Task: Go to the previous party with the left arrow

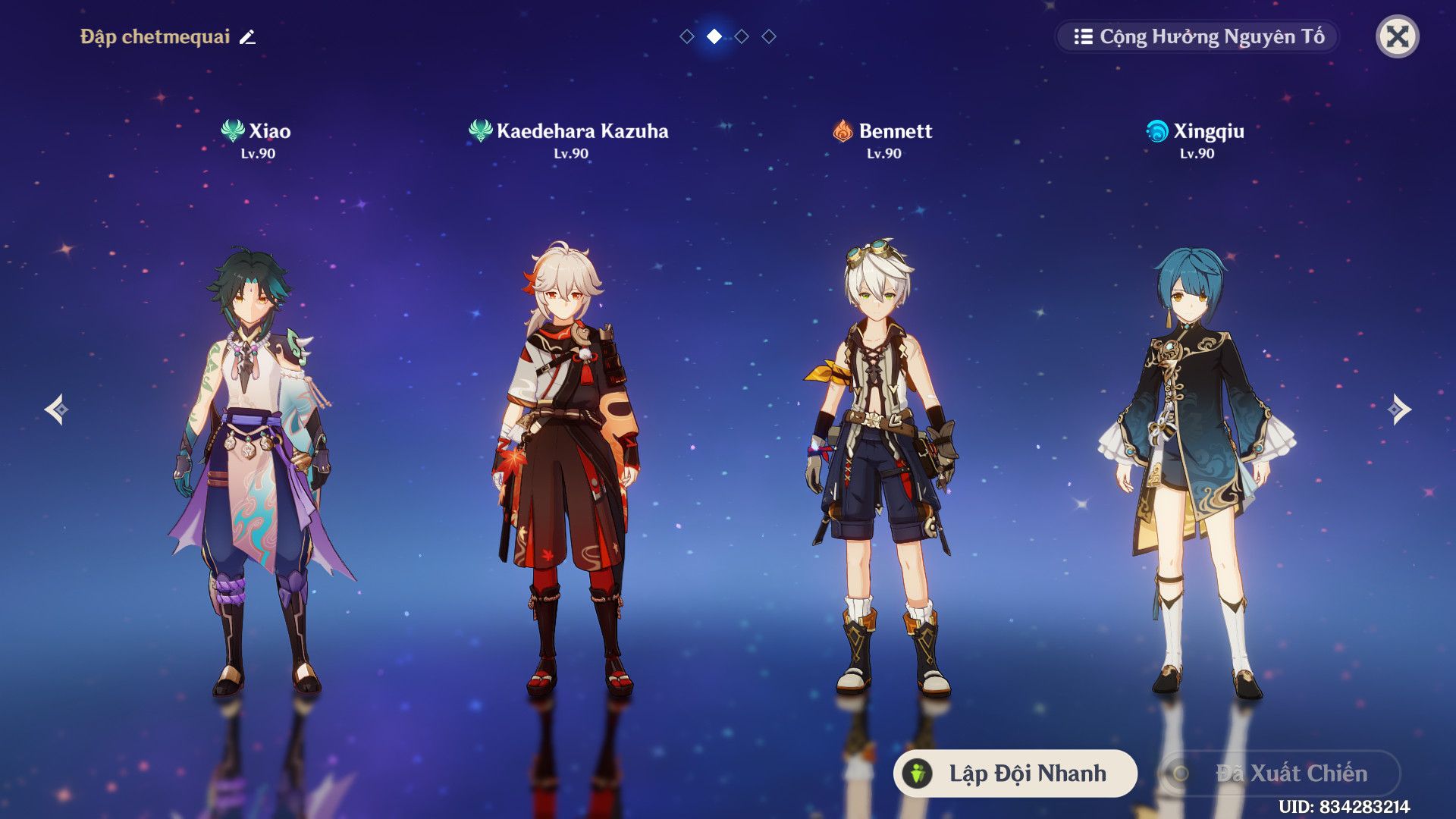Action: click(x=56, y=409)
